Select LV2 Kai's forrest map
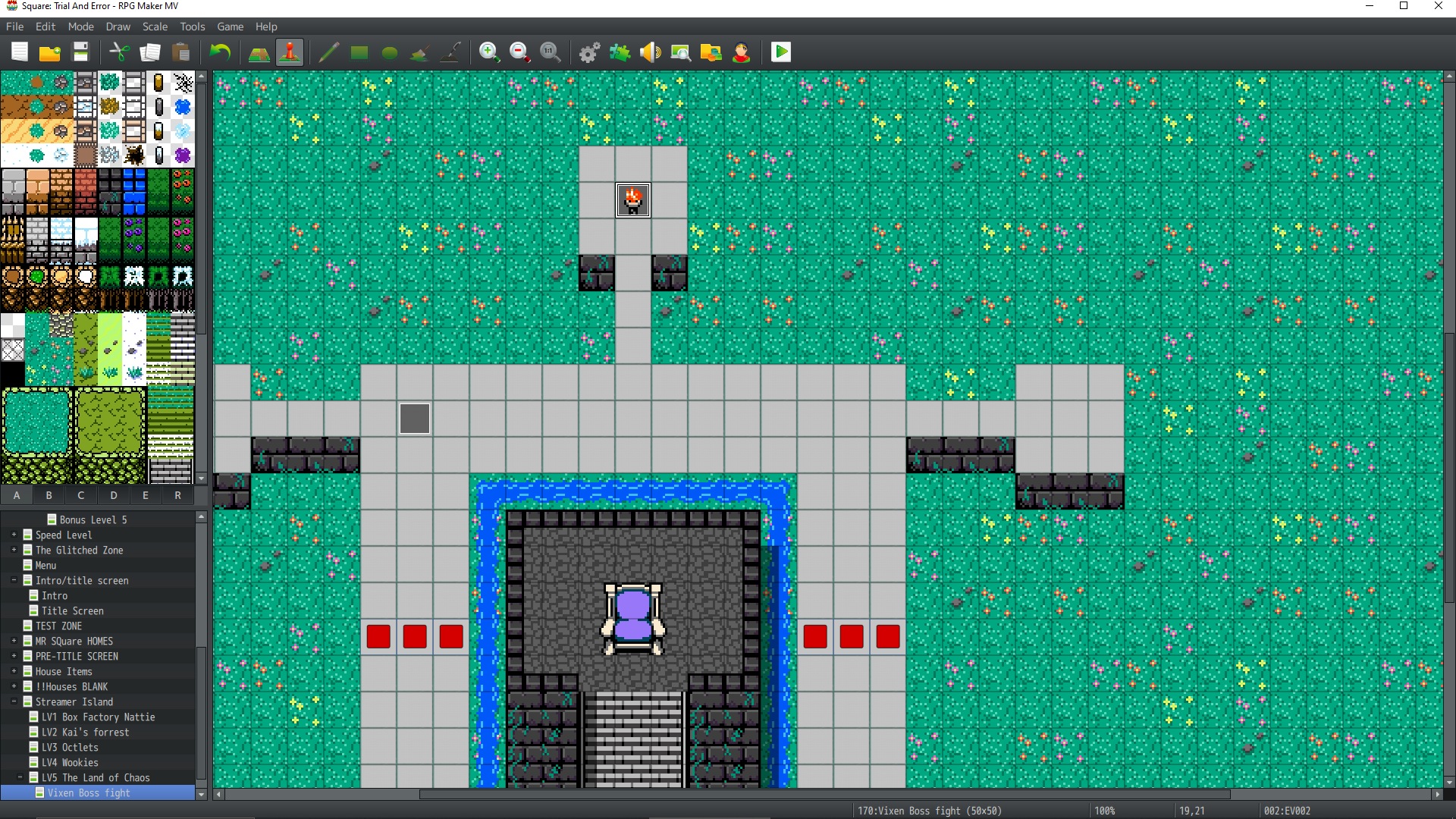The image size is (1456, 819). (x=85, y=733)
